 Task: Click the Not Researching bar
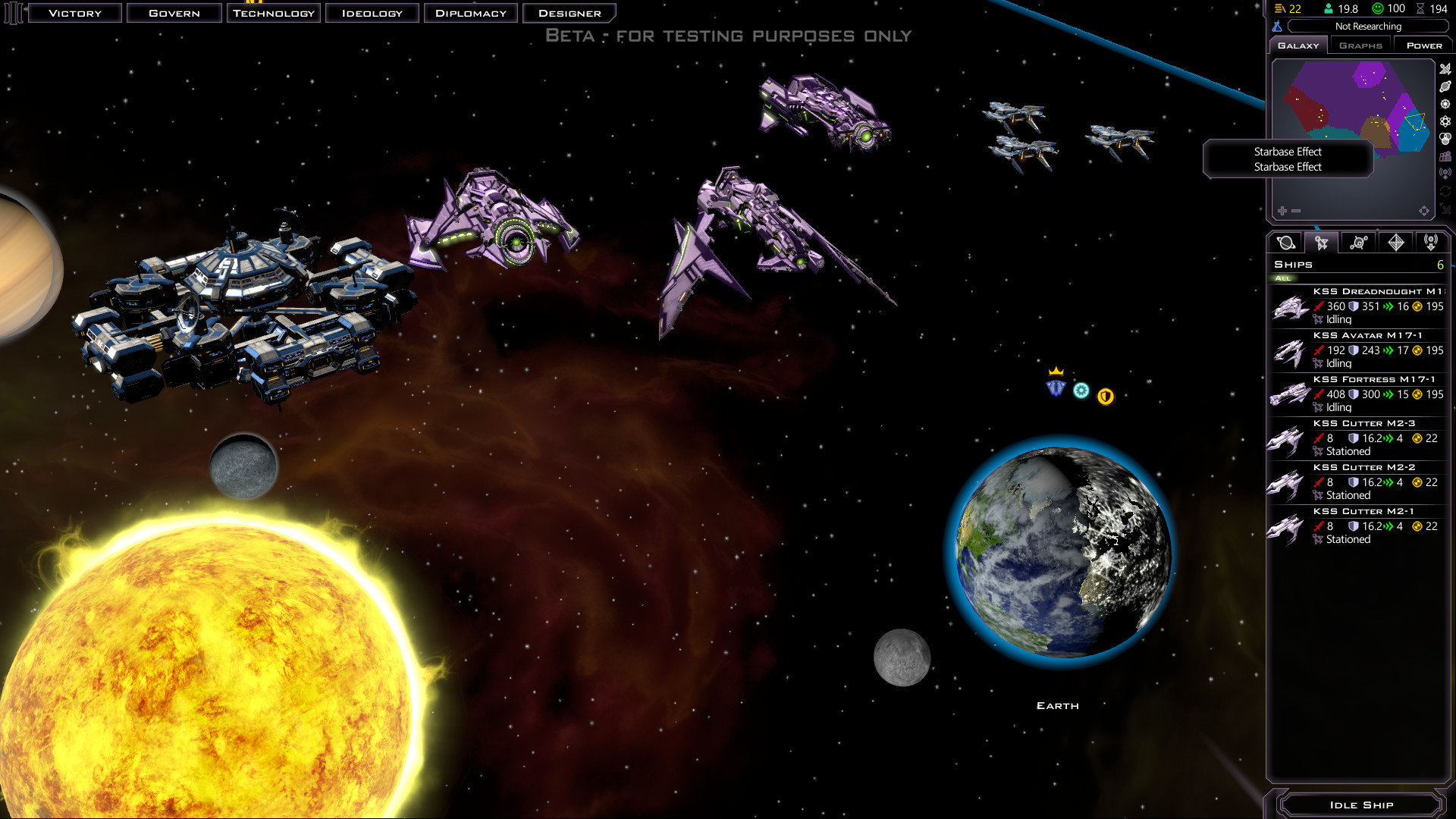[x=1367, y=27]
